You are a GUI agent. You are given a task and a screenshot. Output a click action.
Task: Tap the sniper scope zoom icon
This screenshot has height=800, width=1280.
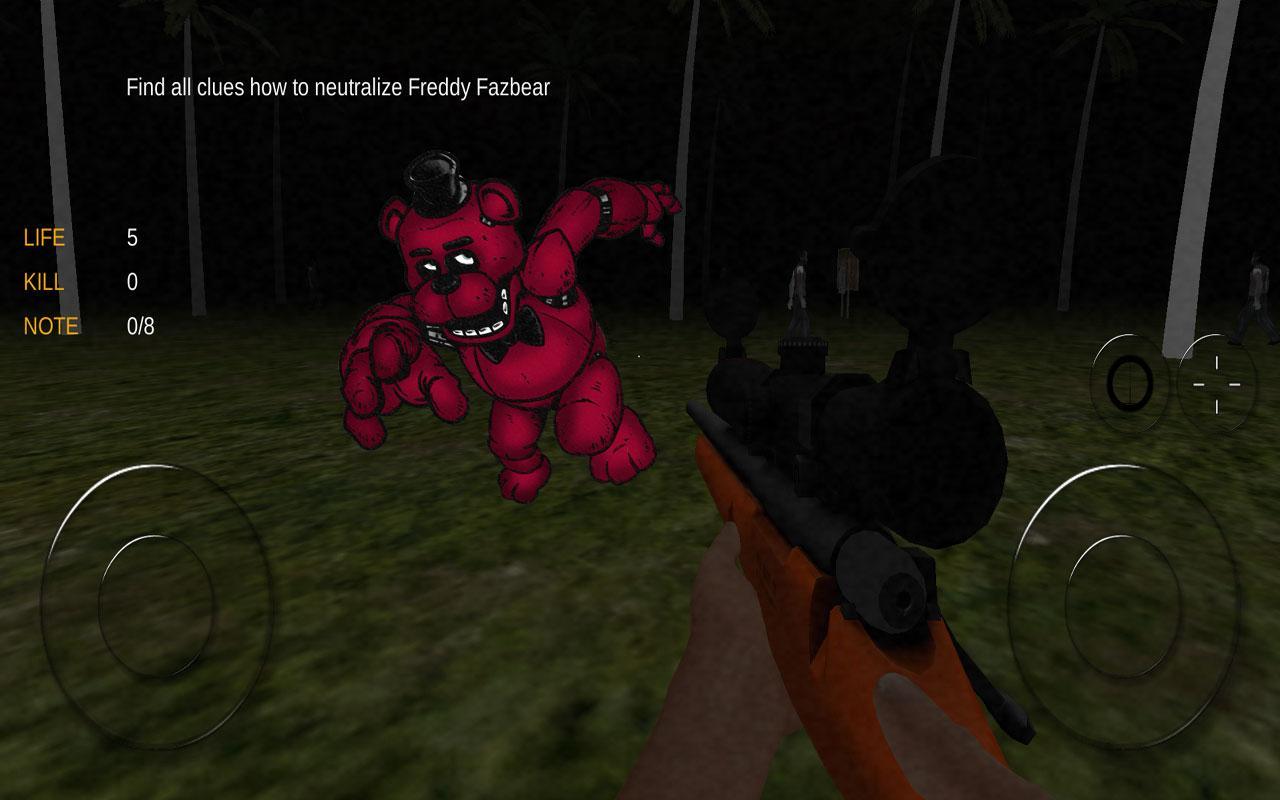tap(1131, 382)
